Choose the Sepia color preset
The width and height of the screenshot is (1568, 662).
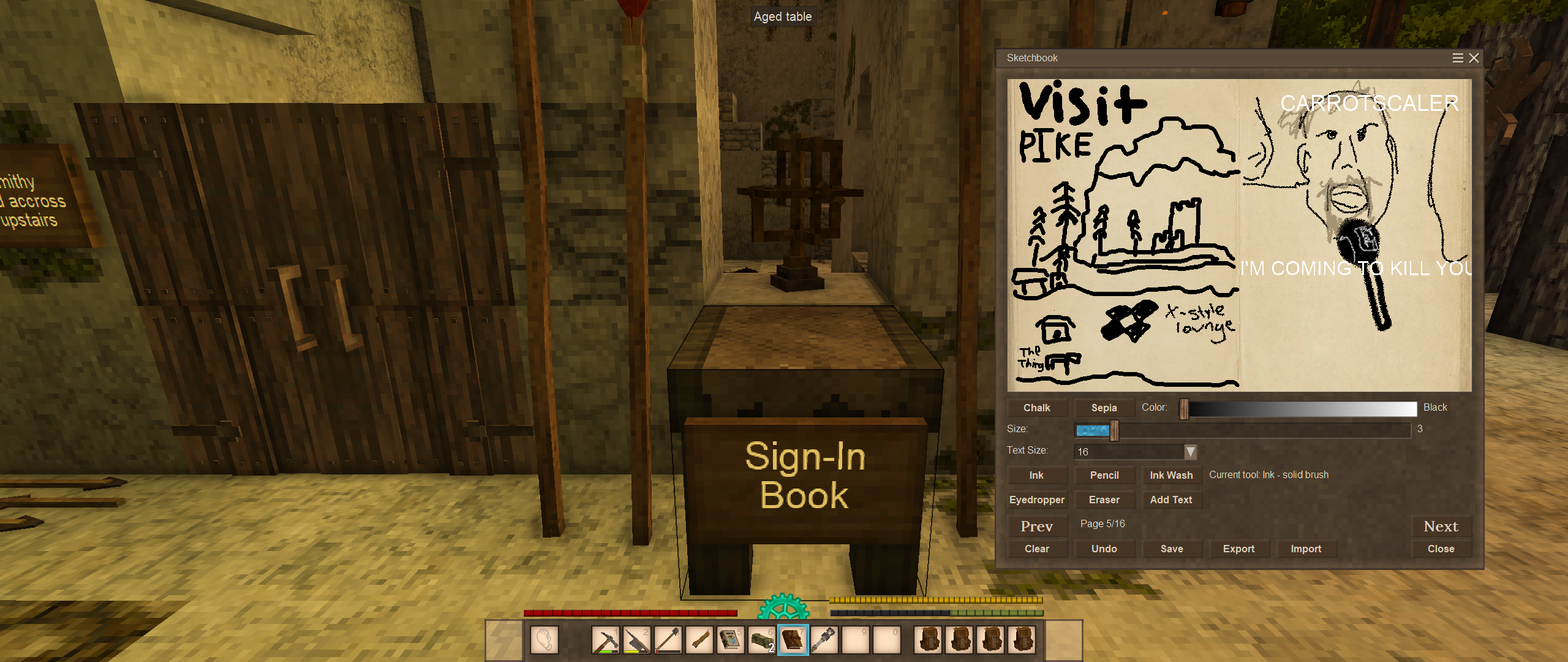click(1104, 408)
